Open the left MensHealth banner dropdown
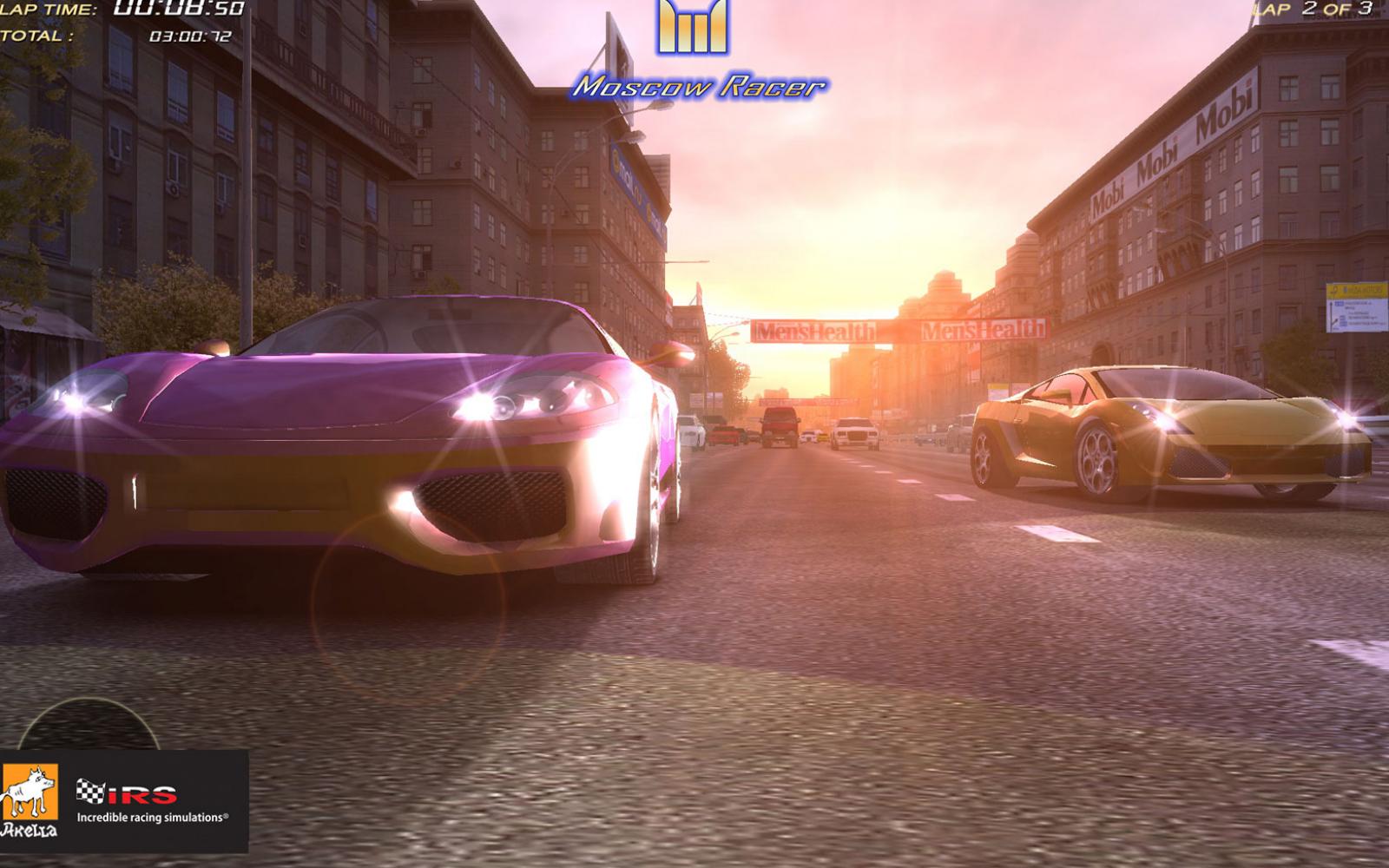The height and width of the screenshot is (868, 1389). coord(816,330)
